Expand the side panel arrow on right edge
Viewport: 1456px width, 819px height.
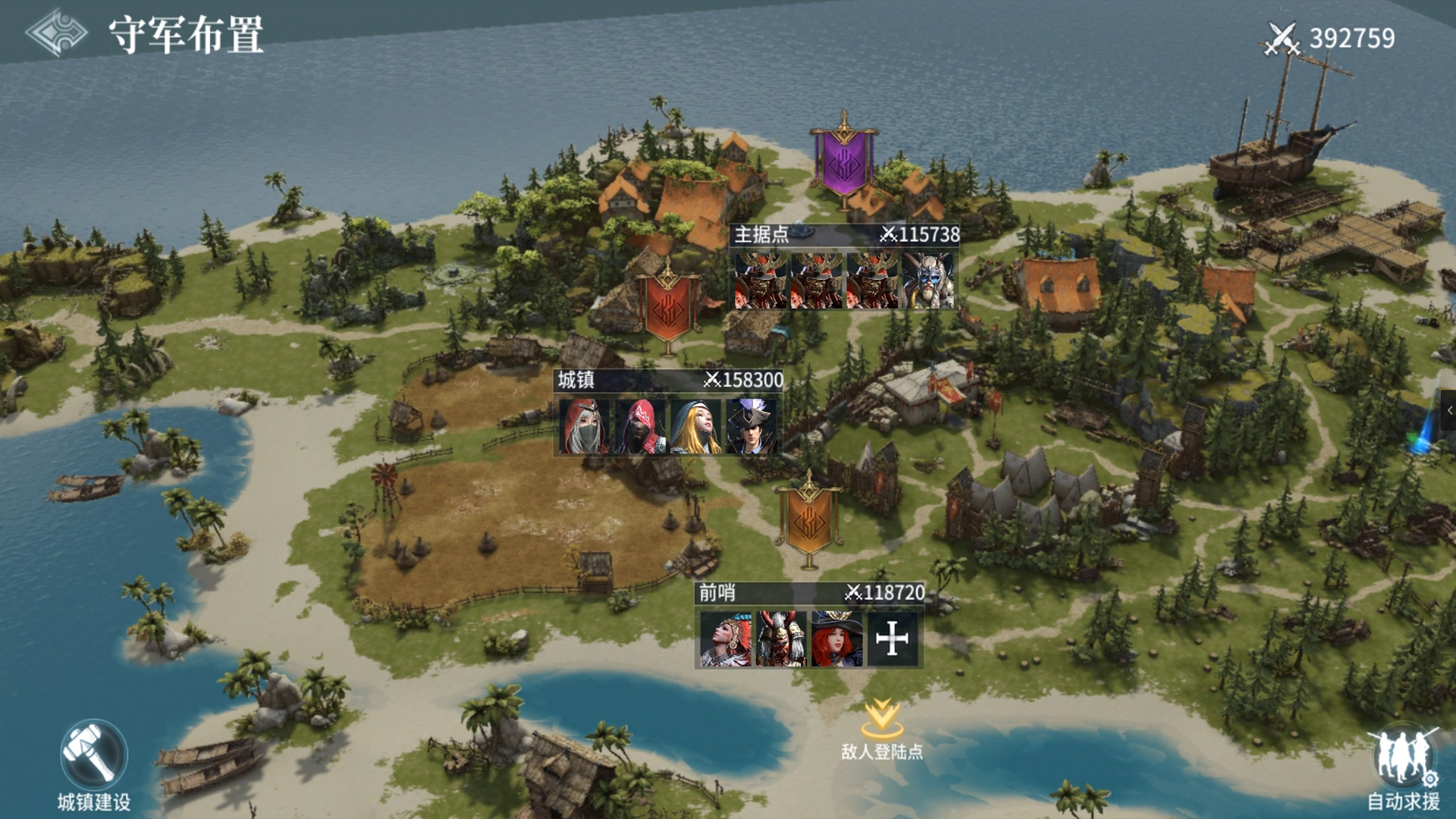pyautogui.click(x=1448, y=410)
